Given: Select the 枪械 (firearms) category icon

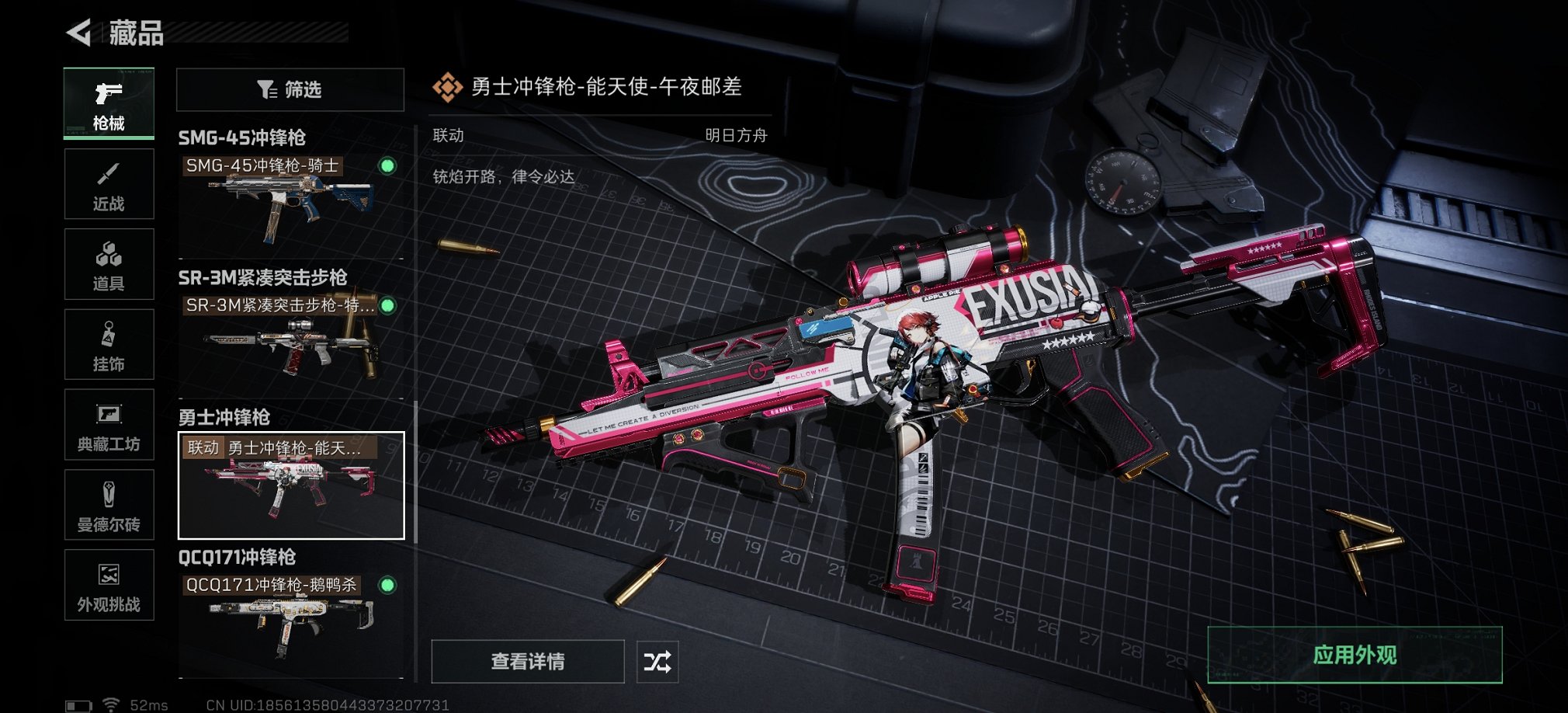Looking at the screenshot, I should 109,103.
